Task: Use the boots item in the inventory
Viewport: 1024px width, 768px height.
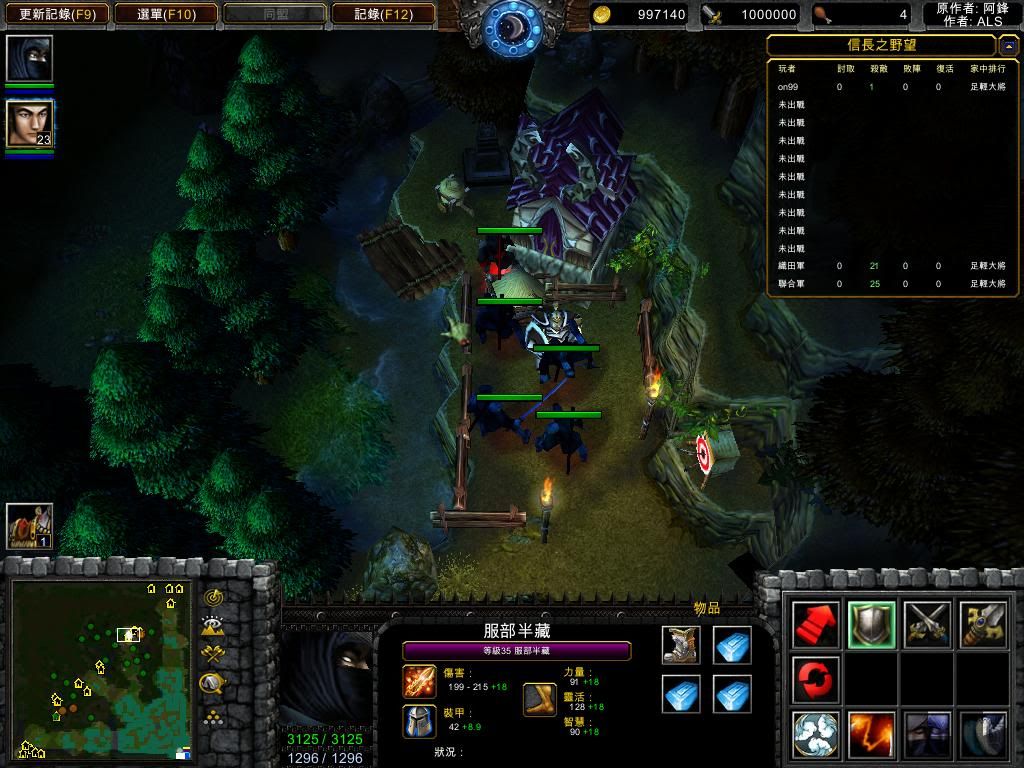Action: 681,645
